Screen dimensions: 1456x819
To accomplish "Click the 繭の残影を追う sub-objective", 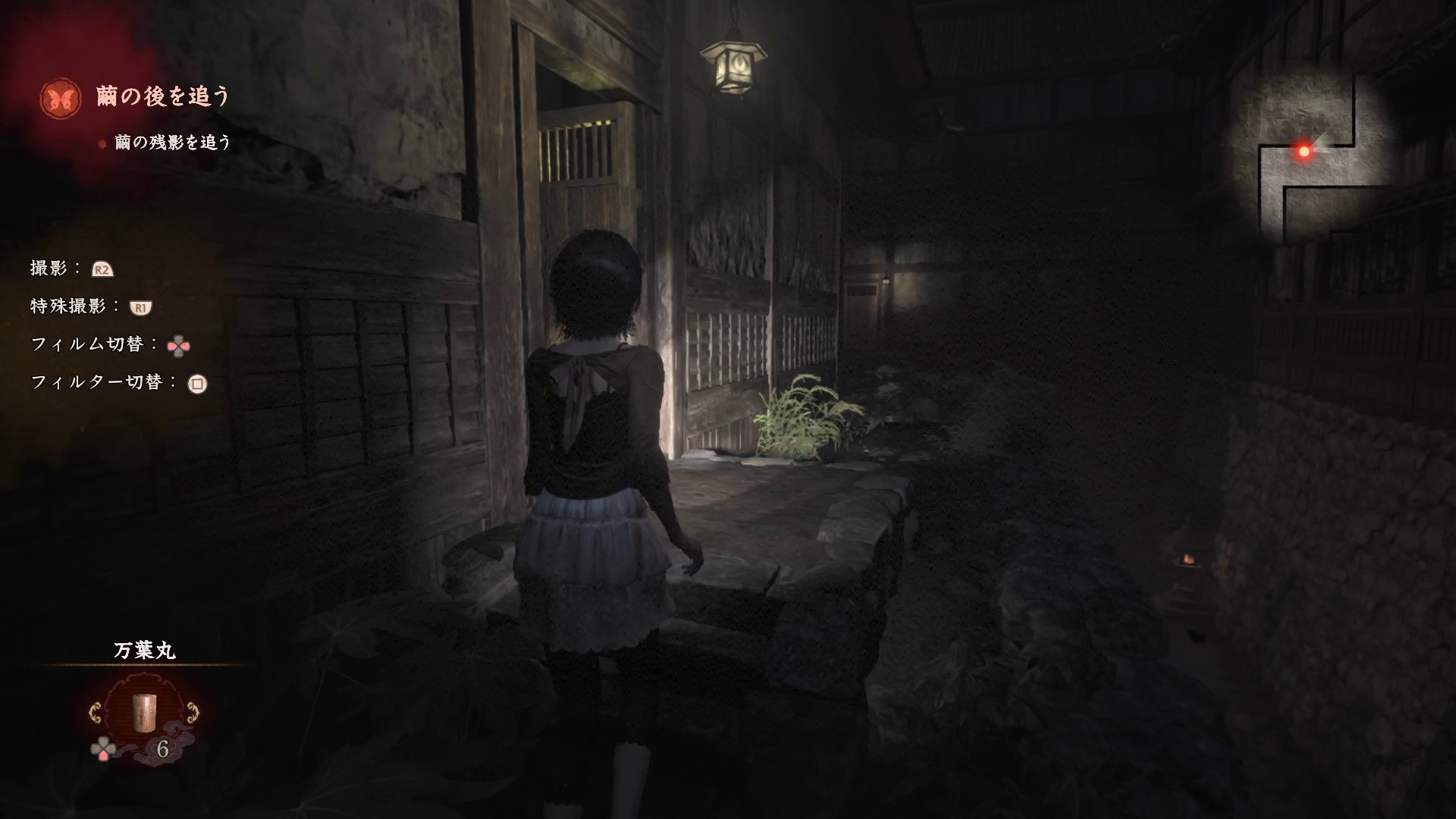I will [172, 143].
